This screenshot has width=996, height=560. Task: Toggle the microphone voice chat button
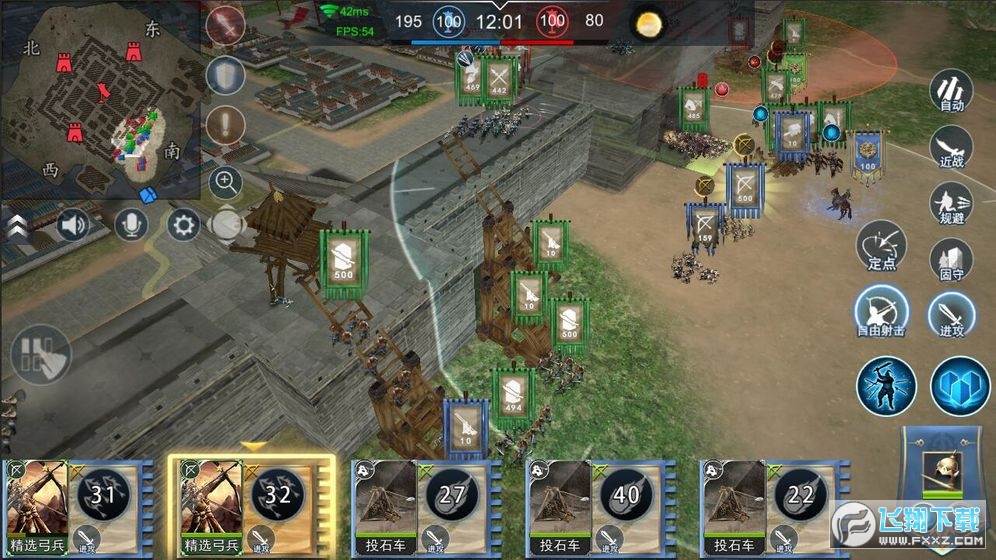(129, 224)
